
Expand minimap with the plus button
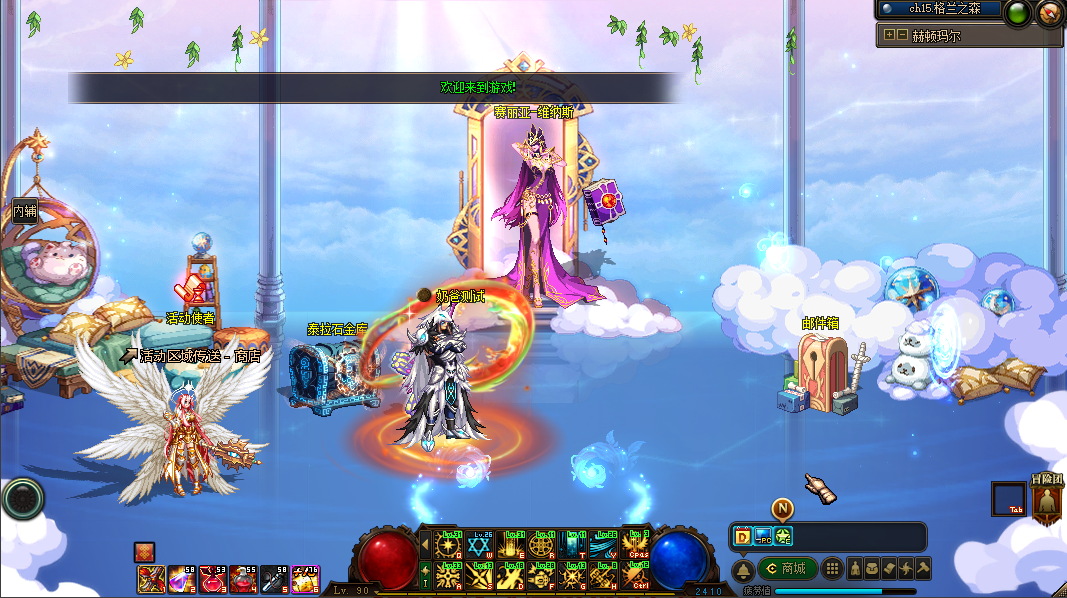(889, 35)
